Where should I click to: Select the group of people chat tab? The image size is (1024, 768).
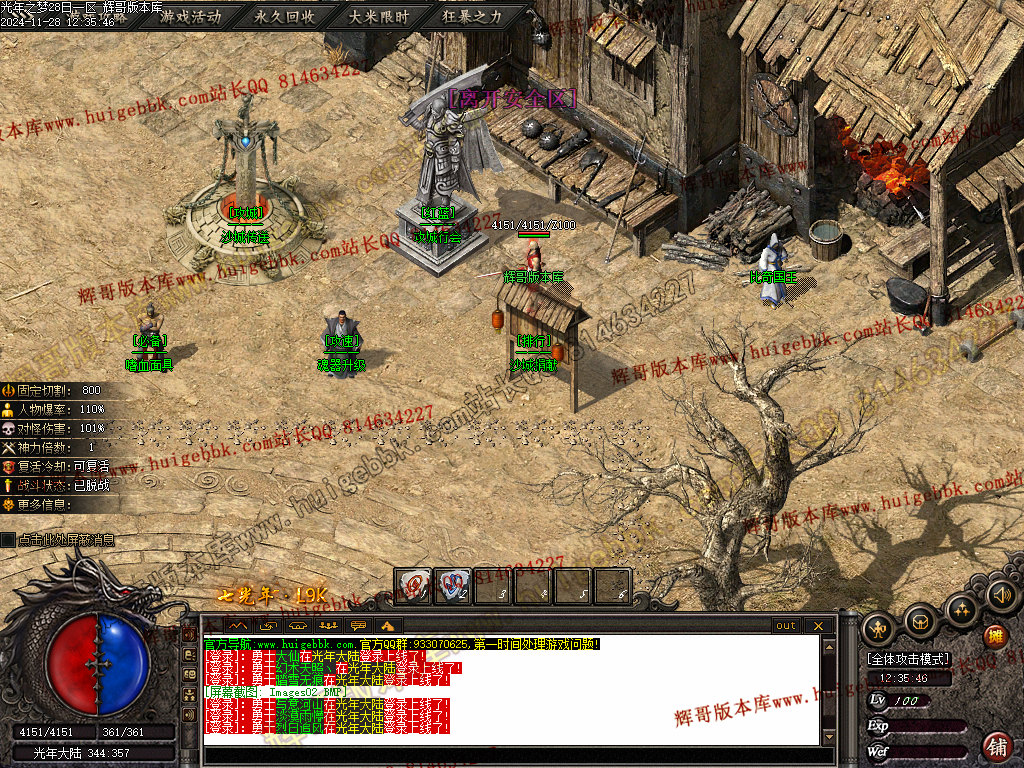click(x=327, y=626)
